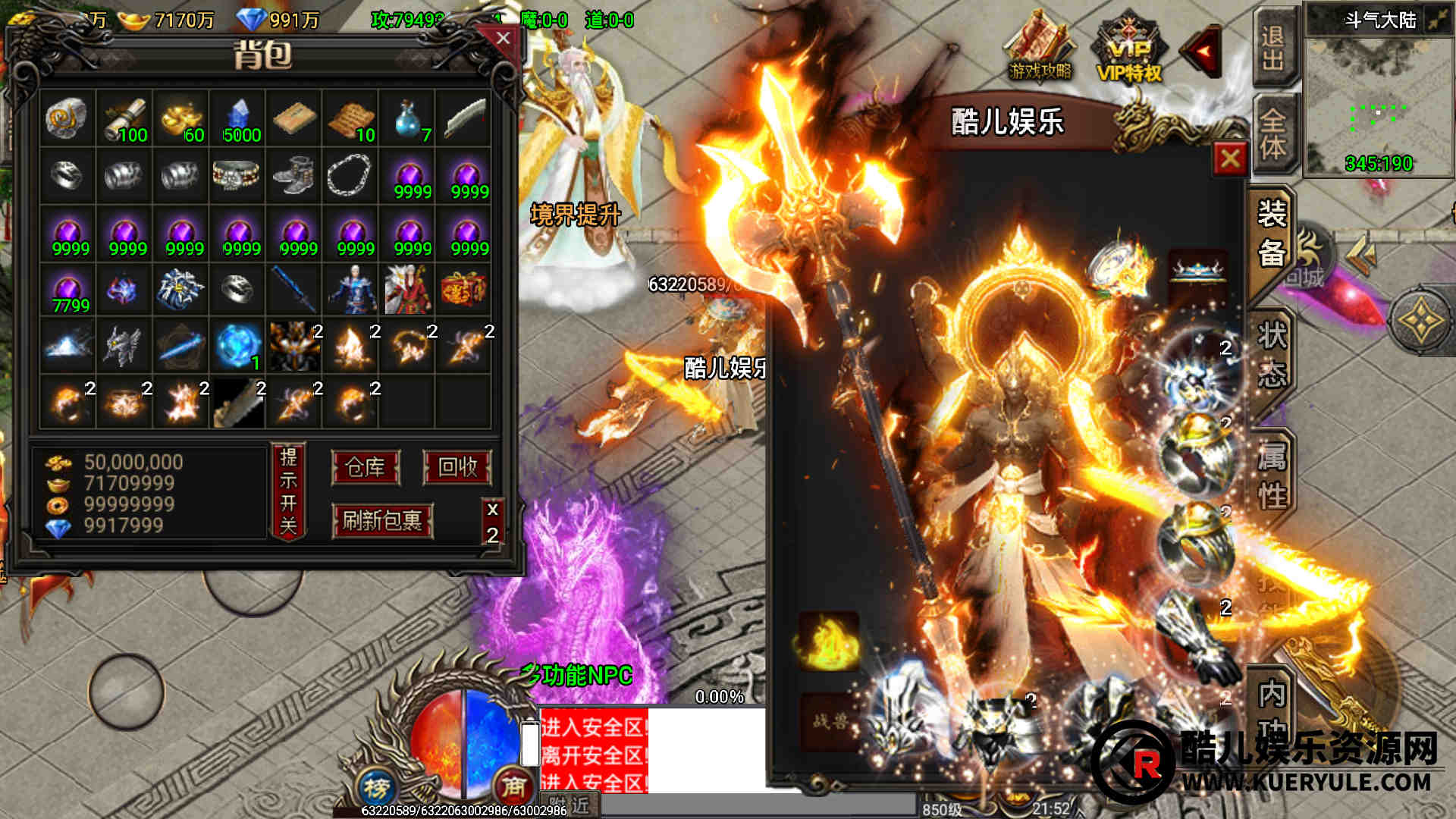Switch to the 装备 equipment tab

tap(1272, 234)
